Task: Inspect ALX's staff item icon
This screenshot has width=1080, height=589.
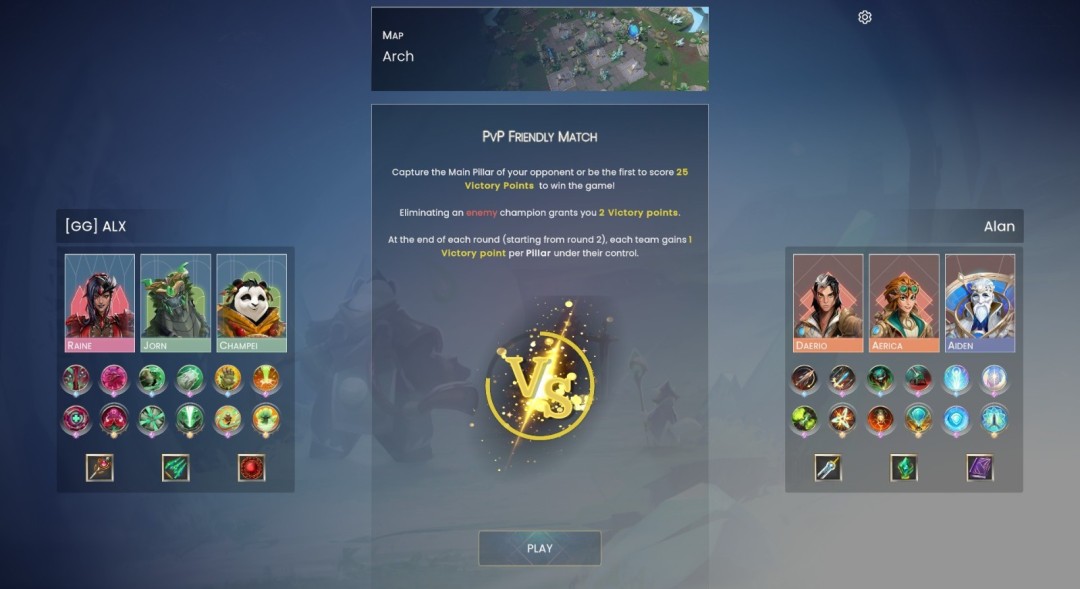Action: [100, 468]
